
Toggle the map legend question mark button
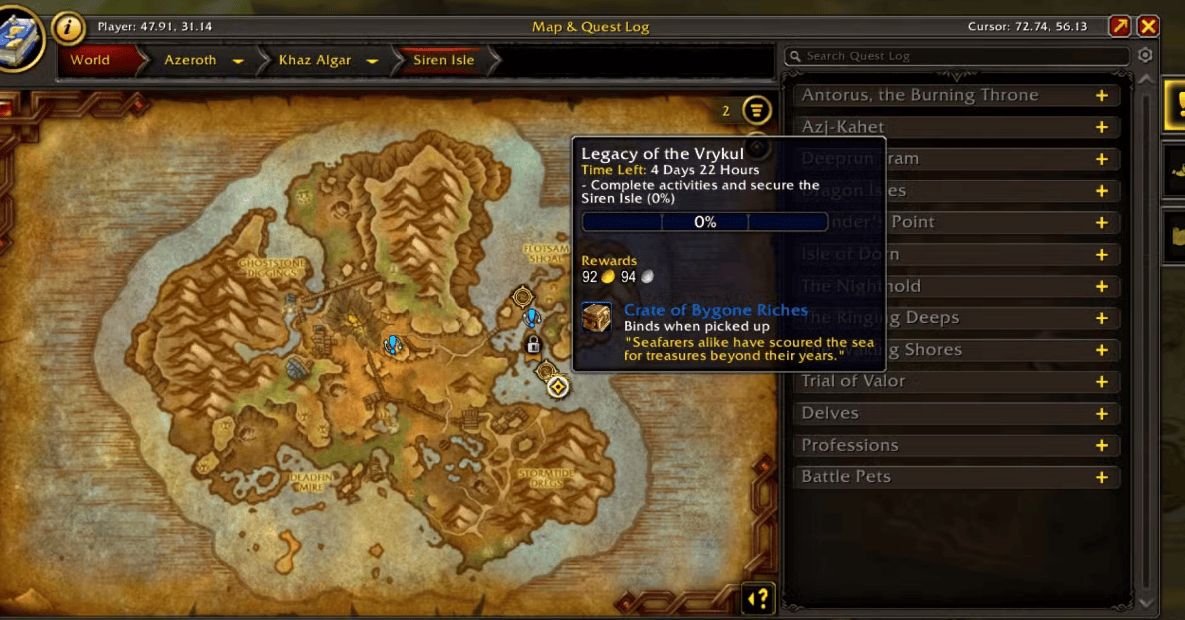coord(759,599)
